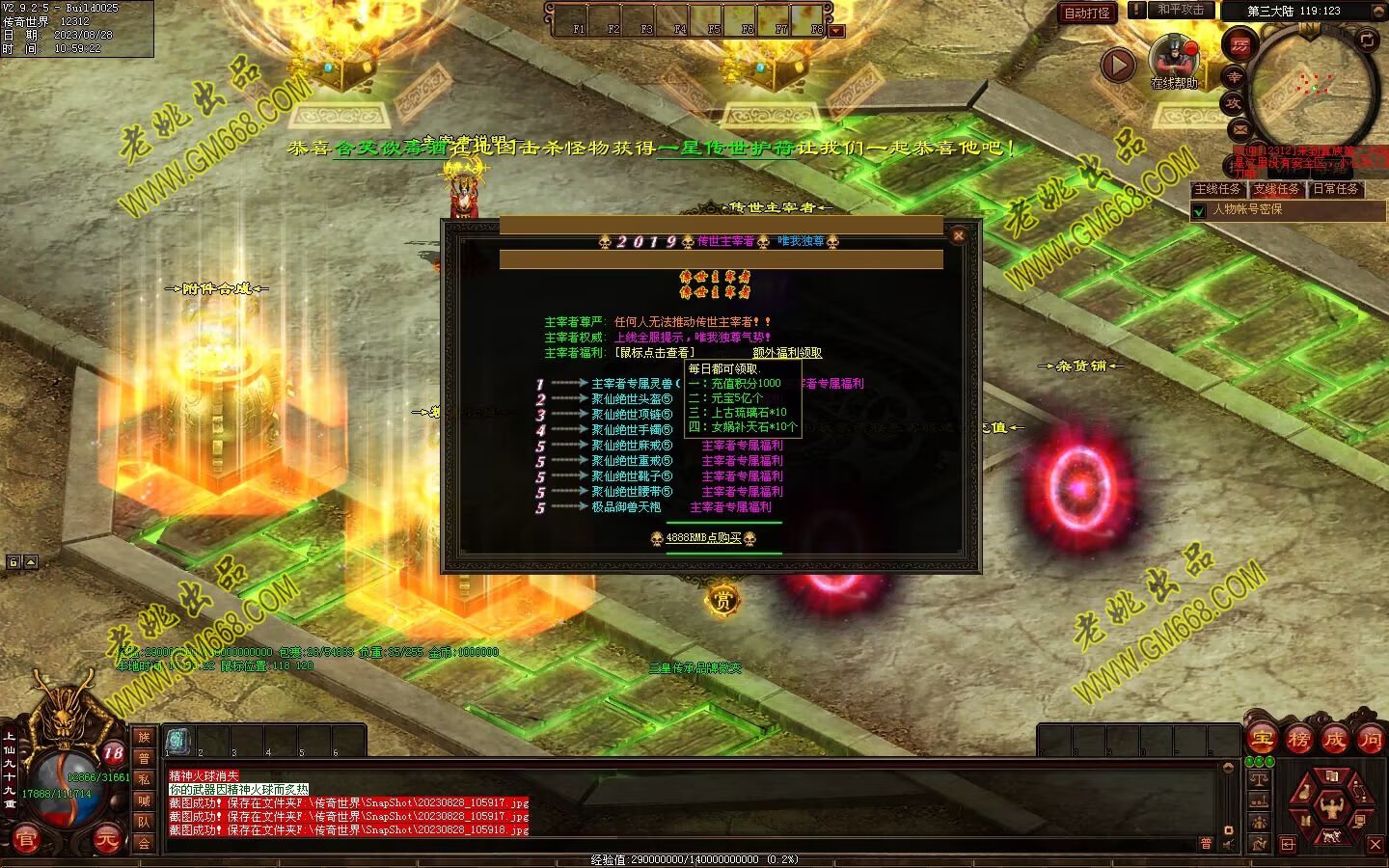Click the 4888RMB点购买 purchase link

(703, 538)
